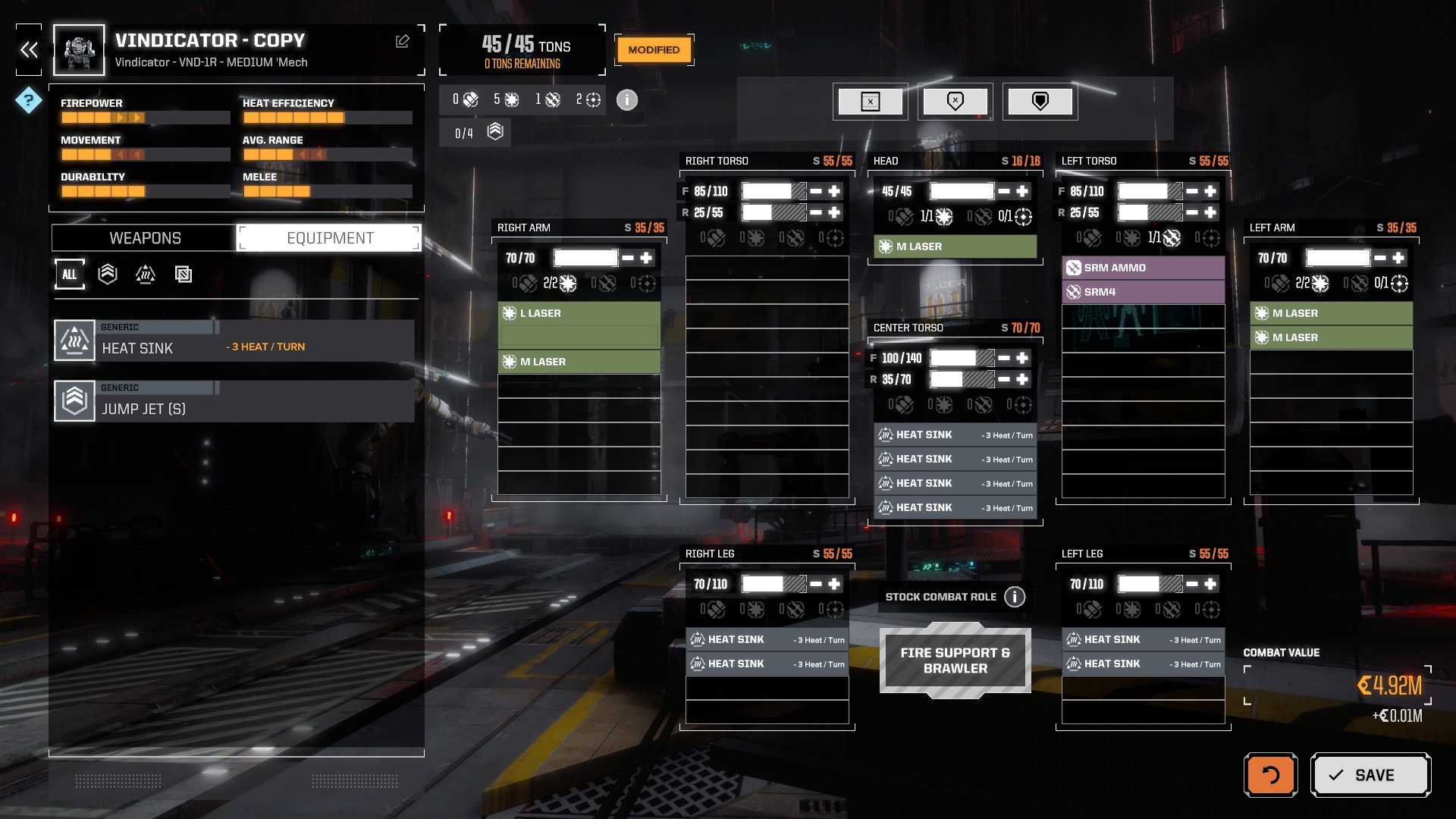Screen dimensions: 1456x819
Task: Go back using the double-arrow button
Action: tap(29, 50)
